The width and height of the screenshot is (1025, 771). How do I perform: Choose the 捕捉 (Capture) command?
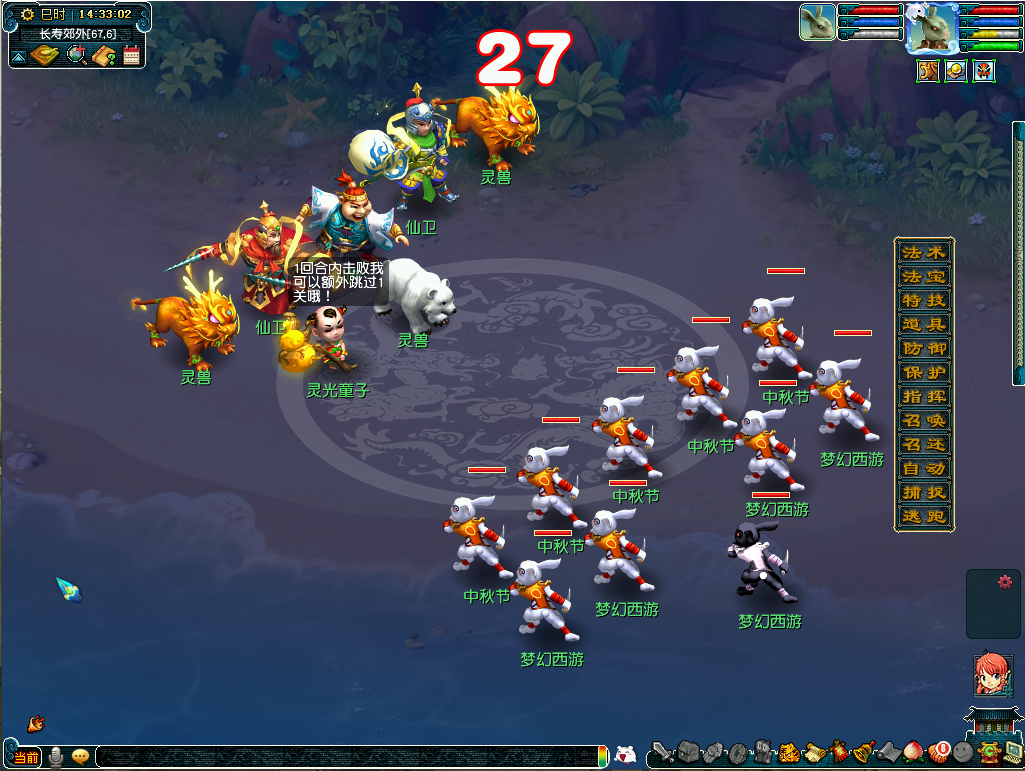click(923, 492)
